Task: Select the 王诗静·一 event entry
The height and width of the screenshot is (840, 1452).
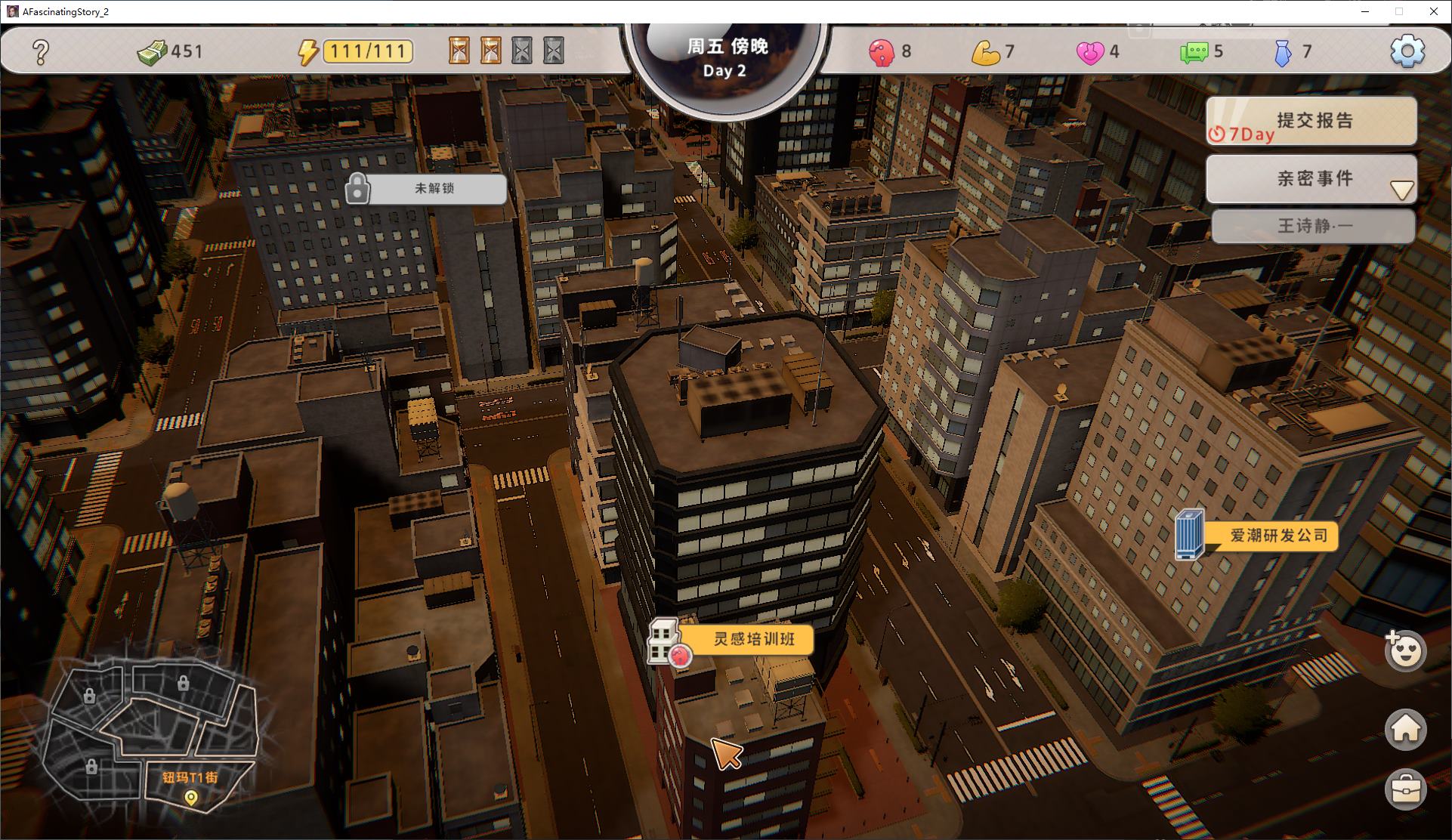Action: pyautogui.click(x=1313, y=226)
